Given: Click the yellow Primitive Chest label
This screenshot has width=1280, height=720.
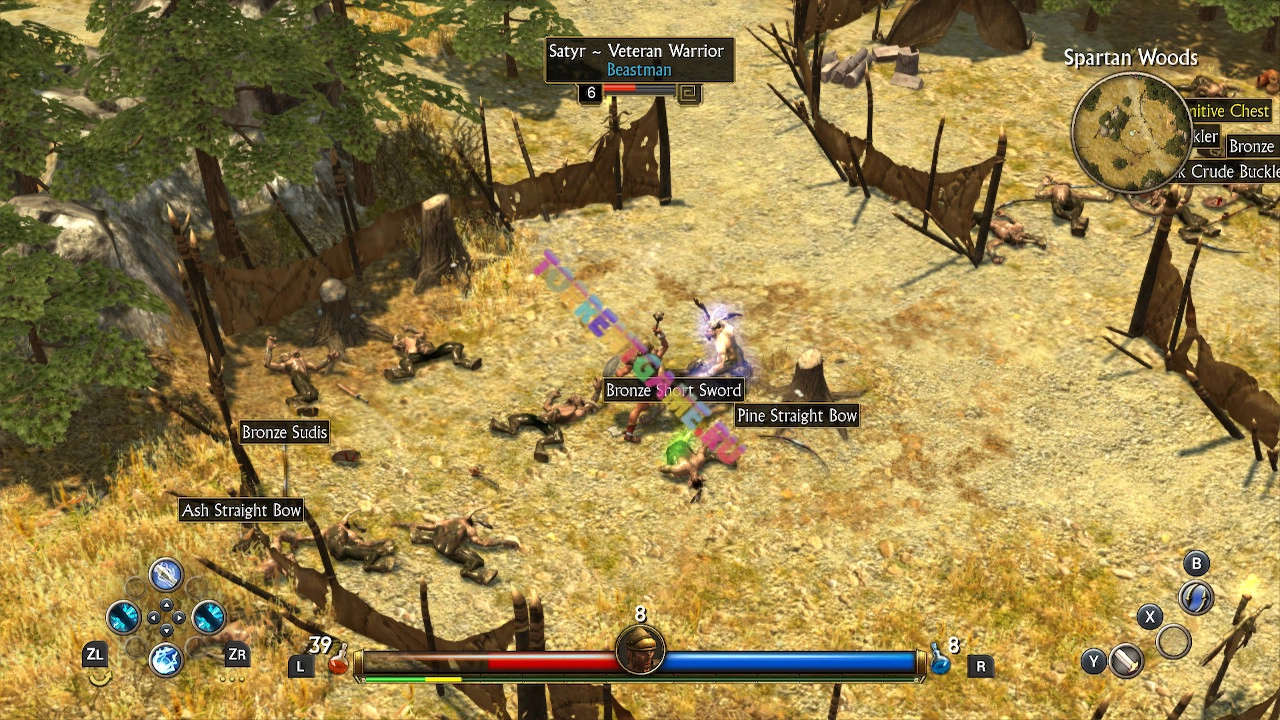Looking at the screenshot, I should click(1229, 111).
